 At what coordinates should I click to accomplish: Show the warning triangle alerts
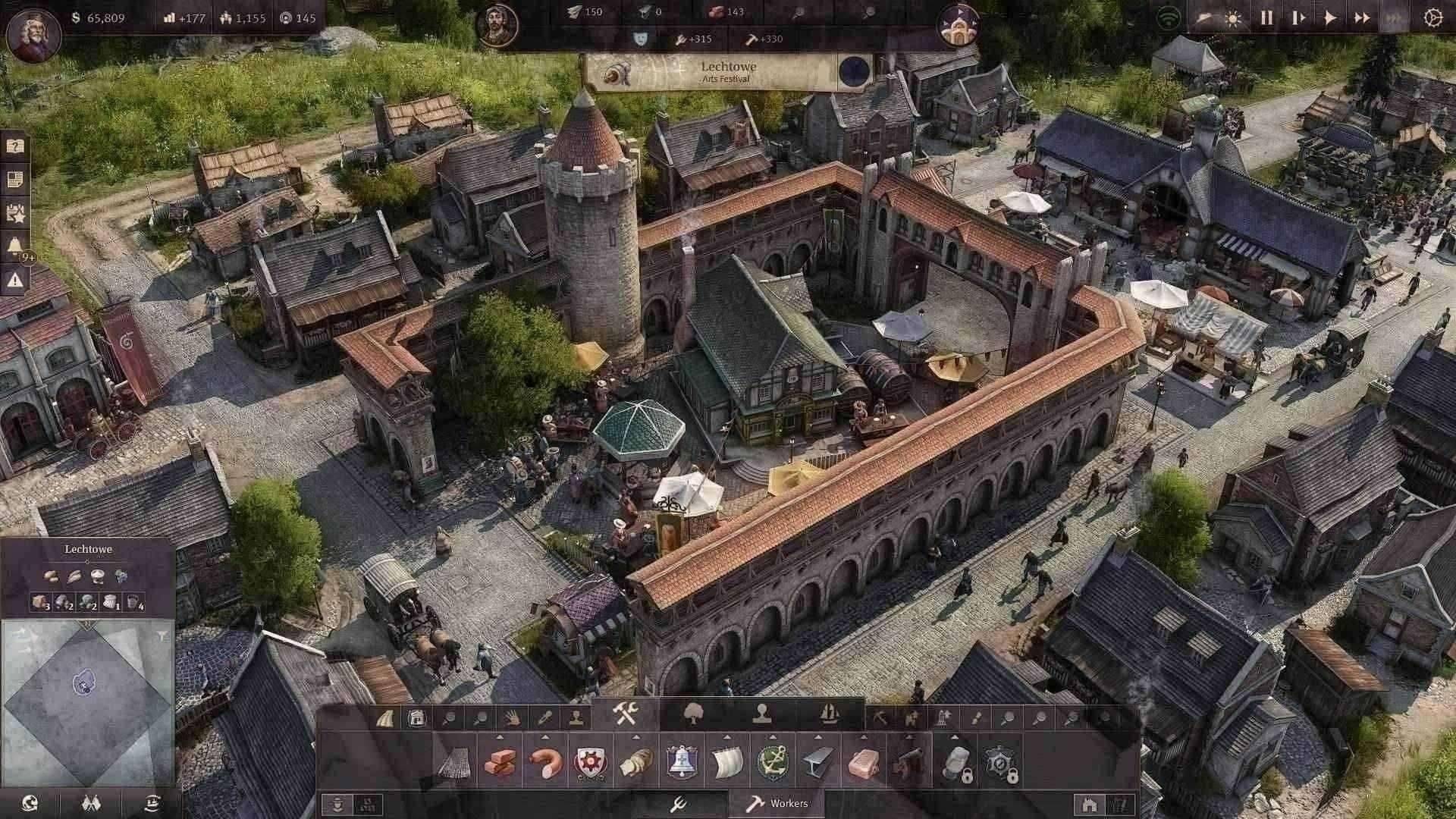click(15, 281)
